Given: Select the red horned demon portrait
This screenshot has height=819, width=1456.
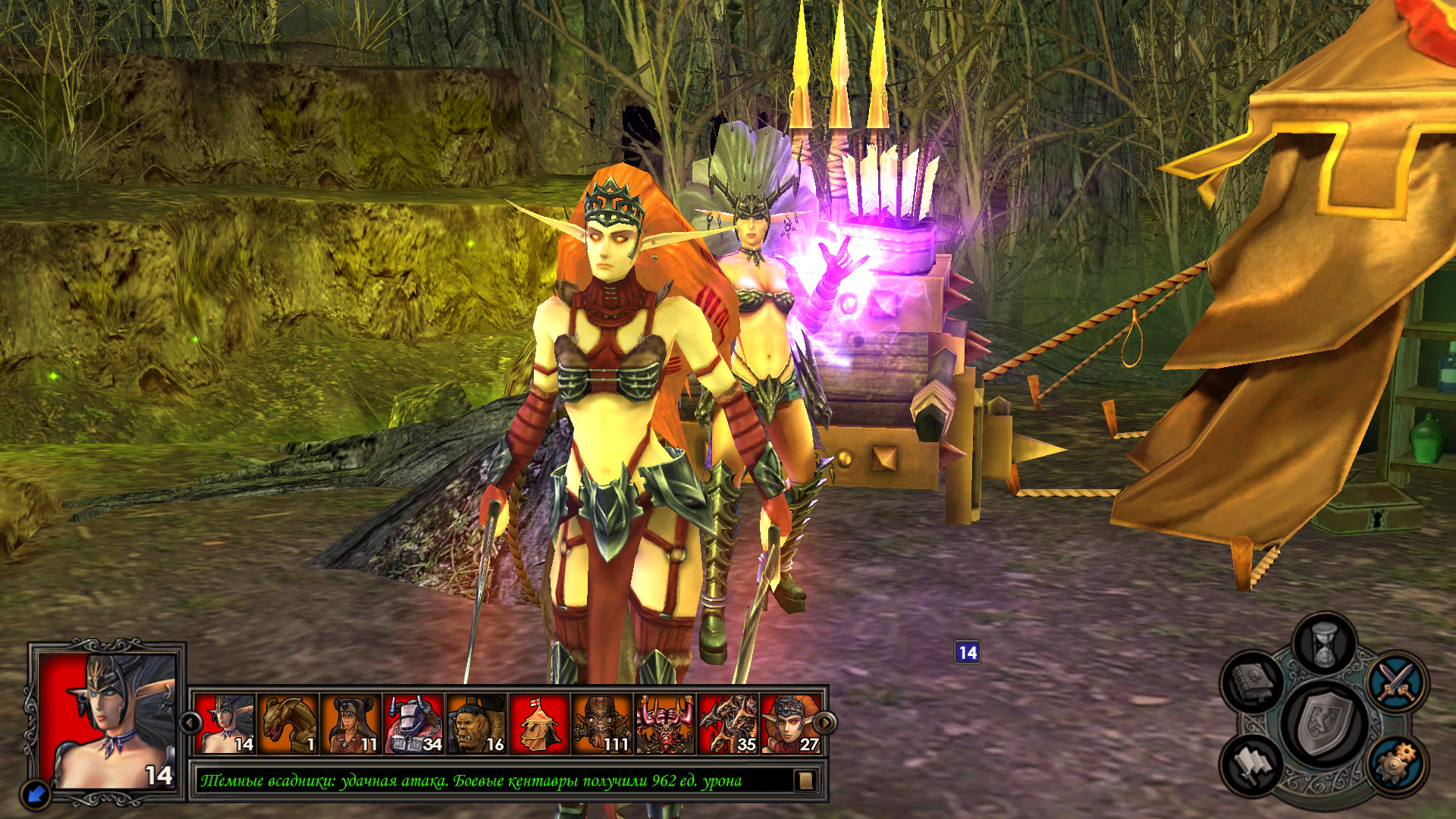Looking at the screenshot, I should [x=666, y=724].
